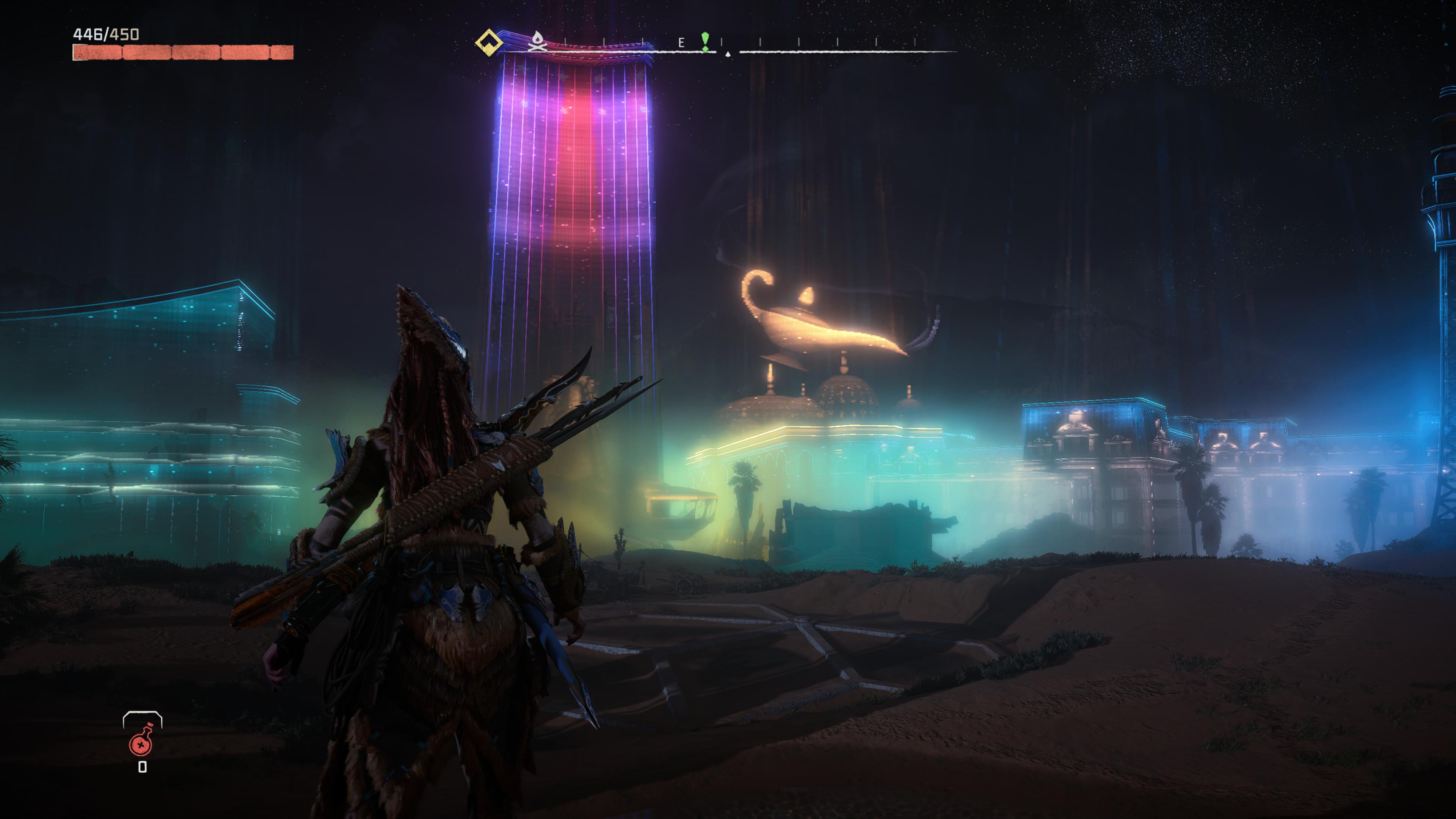Image resolution: width=1456 pixels, height=819 pixels.
Task: Click the campfire marker on the compass
Action: point(537,42)
